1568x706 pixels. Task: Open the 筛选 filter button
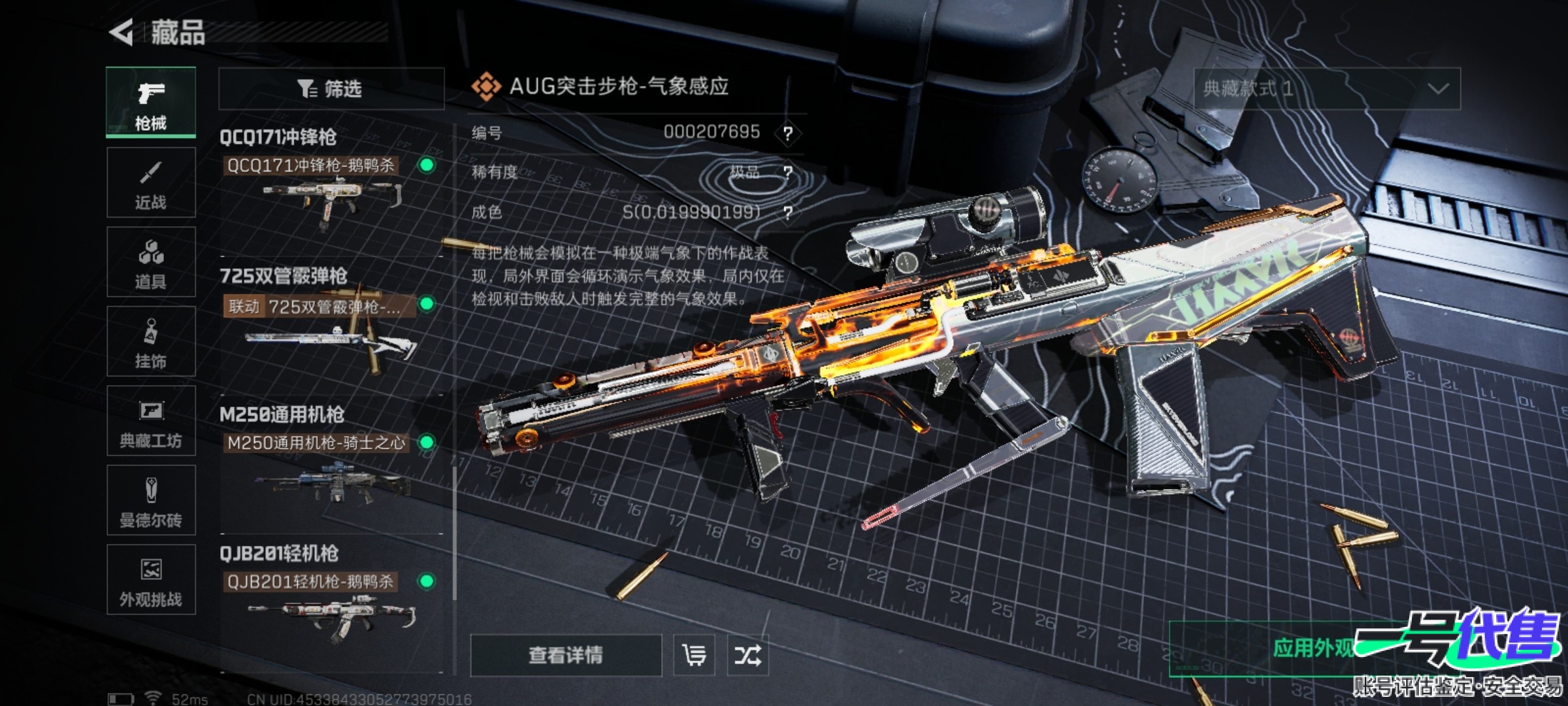(331, 88)
